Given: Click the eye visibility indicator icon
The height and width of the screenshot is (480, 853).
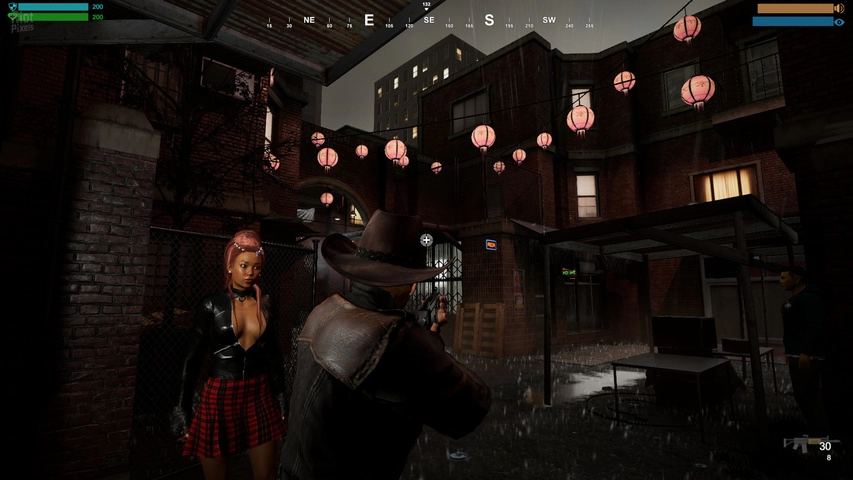Looking at the screenshot, I should pyautogui.click(x=839, y=21).
